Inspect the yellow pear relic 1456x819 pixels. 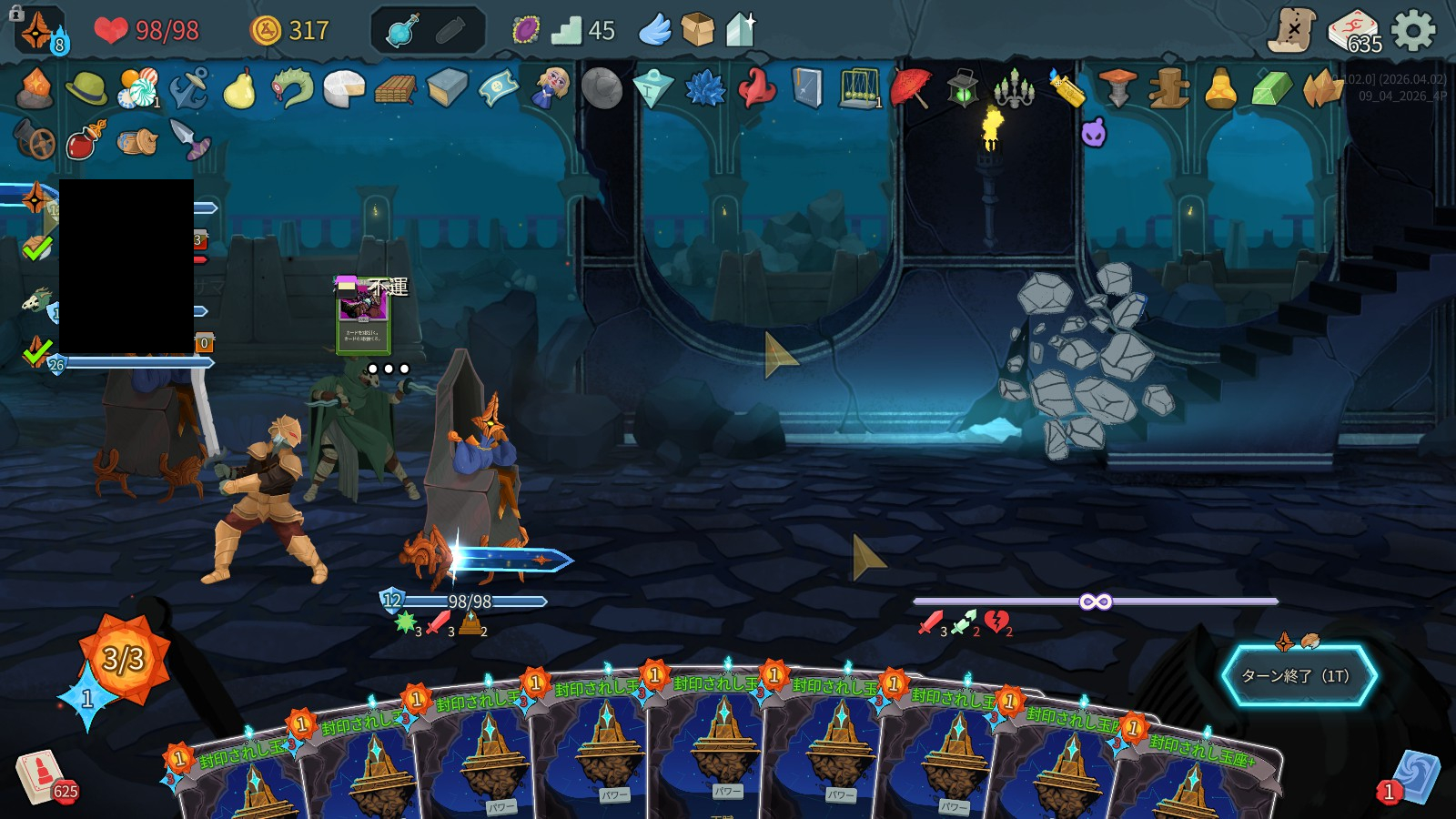click(x=238, y=88)
